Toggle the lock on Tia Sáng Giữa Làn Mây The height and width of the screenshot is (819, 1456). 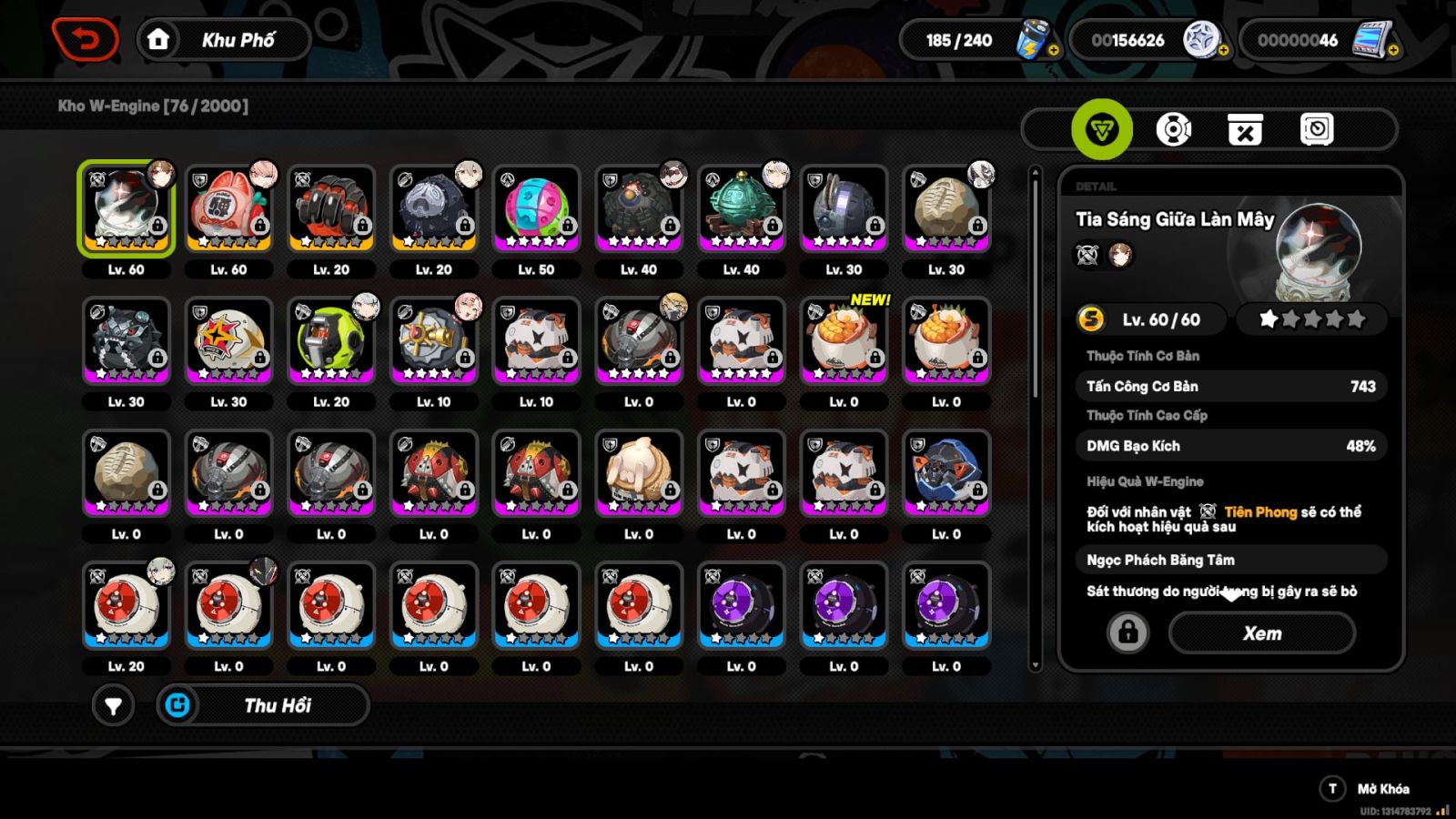click(1126, 632)
